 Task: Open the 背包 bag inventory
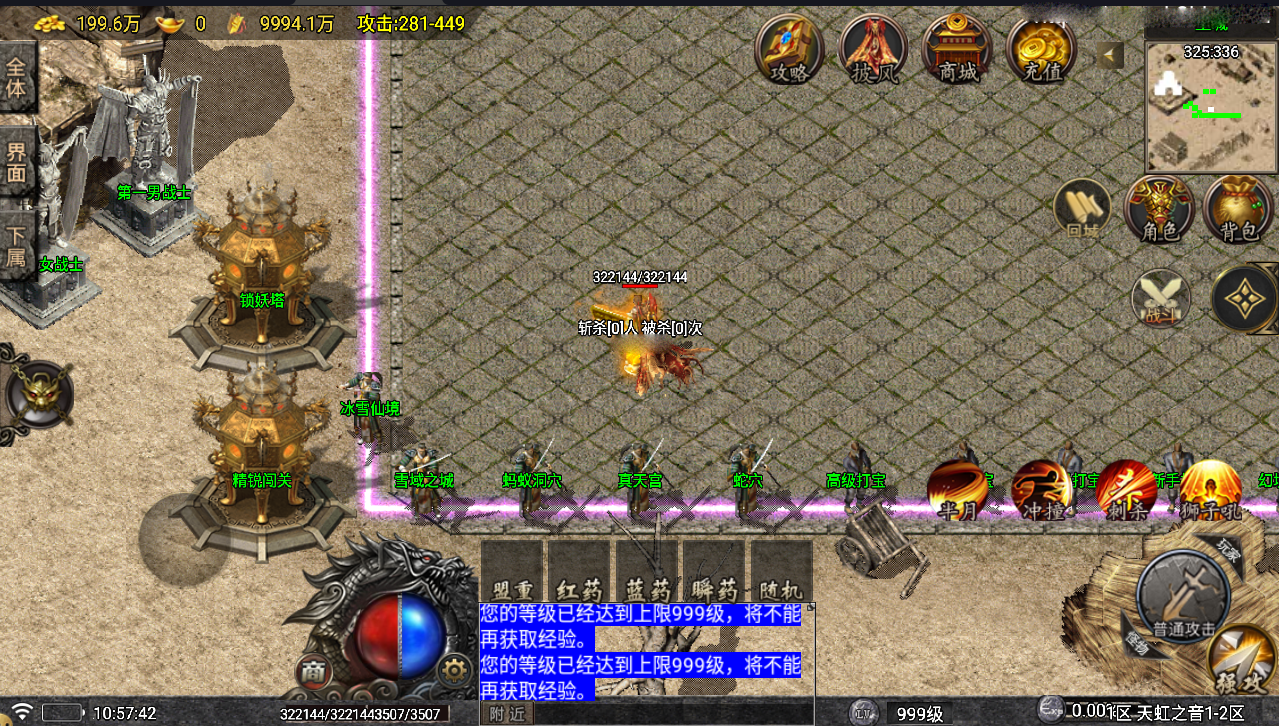pos(1238,210)
